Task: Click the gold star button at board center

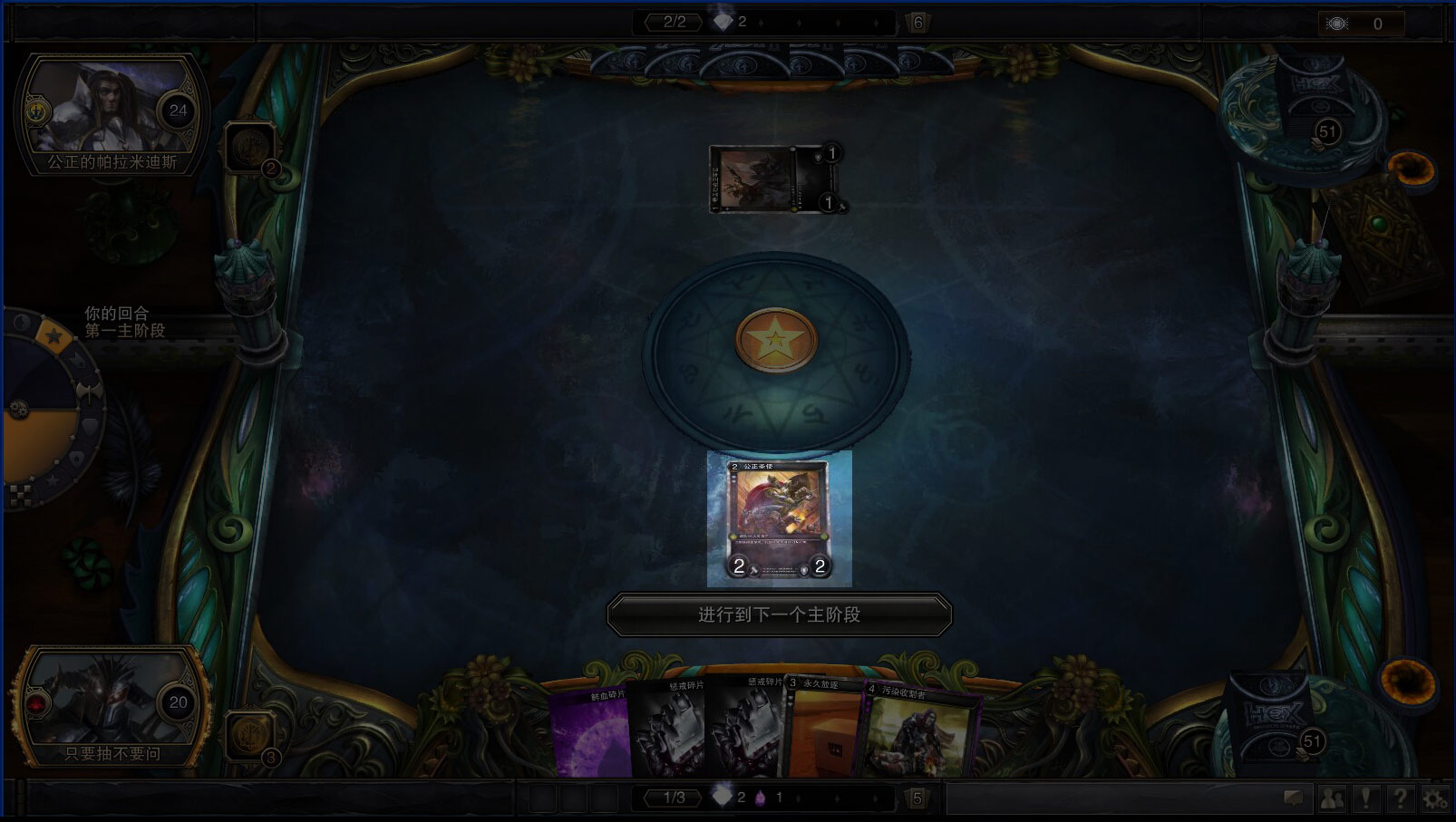Action: click(x=776, y=341)
